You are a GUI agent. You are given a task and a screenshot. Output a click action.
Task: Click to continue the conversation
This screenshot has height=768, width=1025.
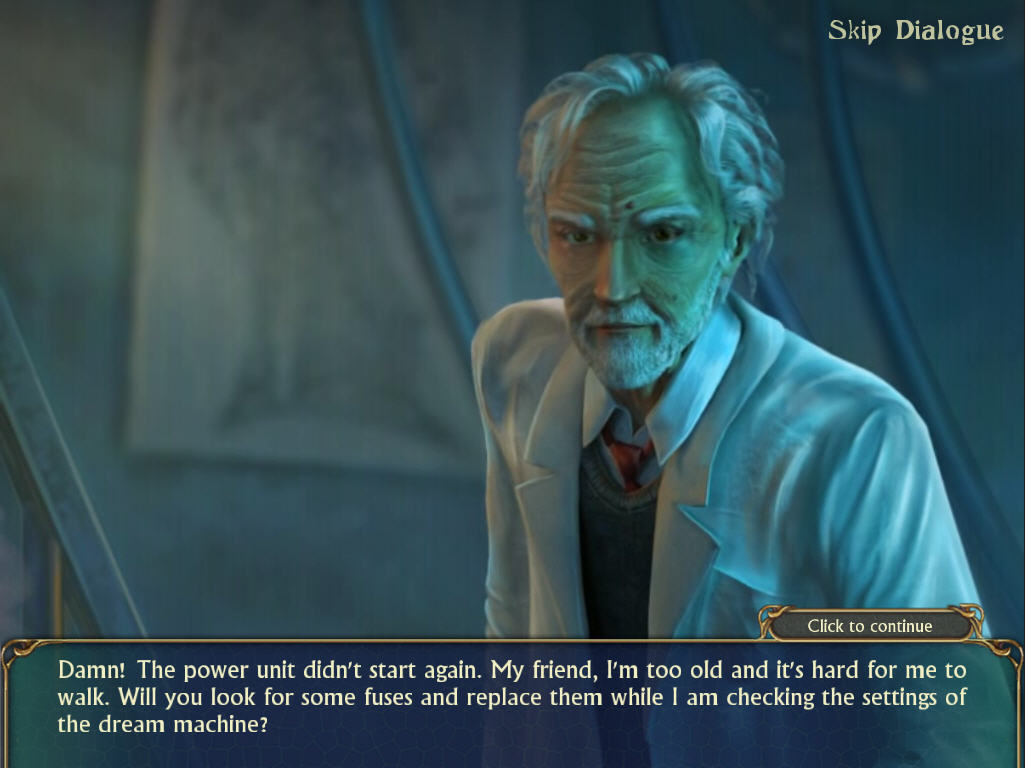click(x=869, y=626)
